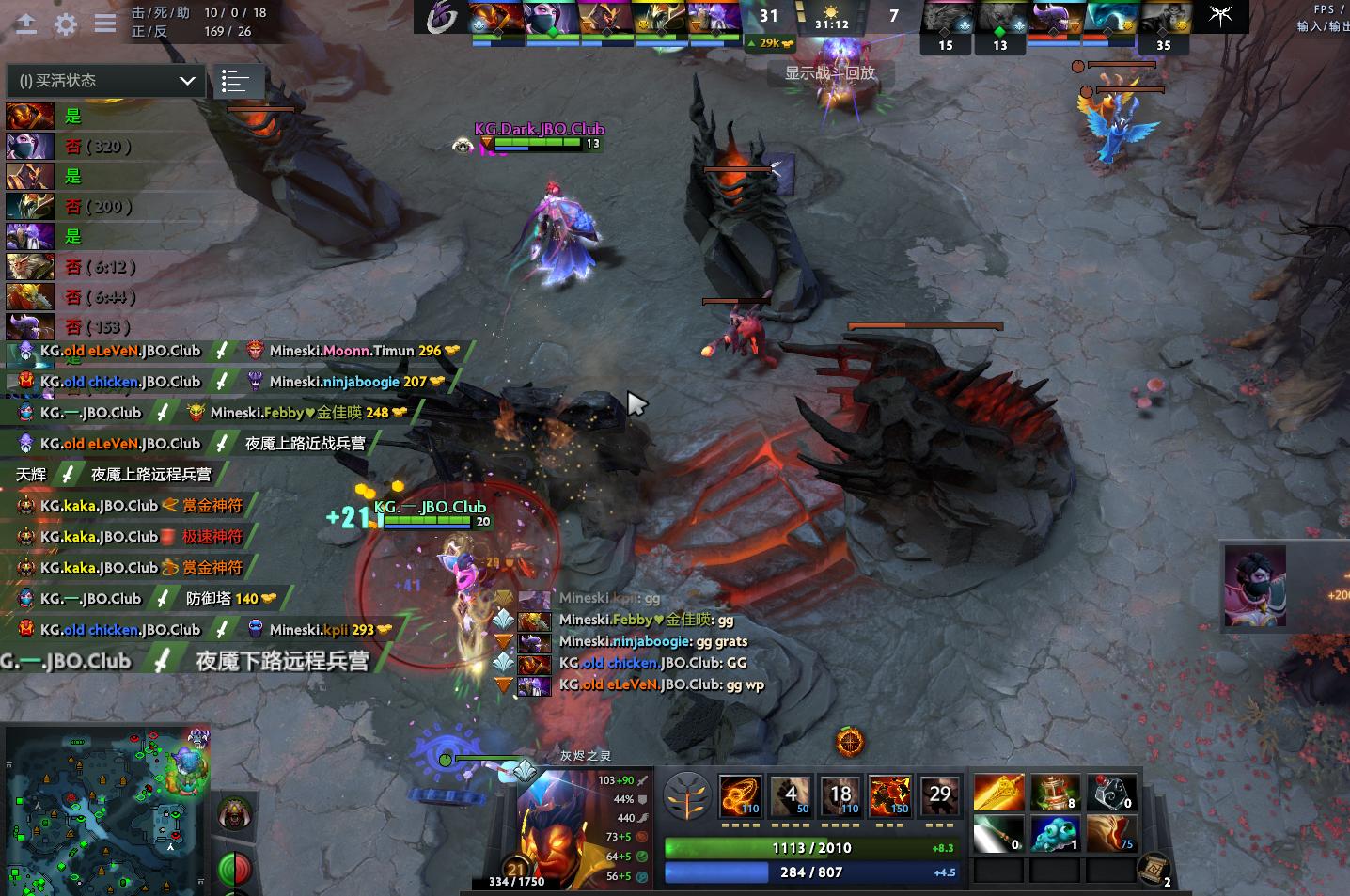Click the 显示战斗回放 replay button
The width and height of the screenshot is (1350, 896).
831,73
